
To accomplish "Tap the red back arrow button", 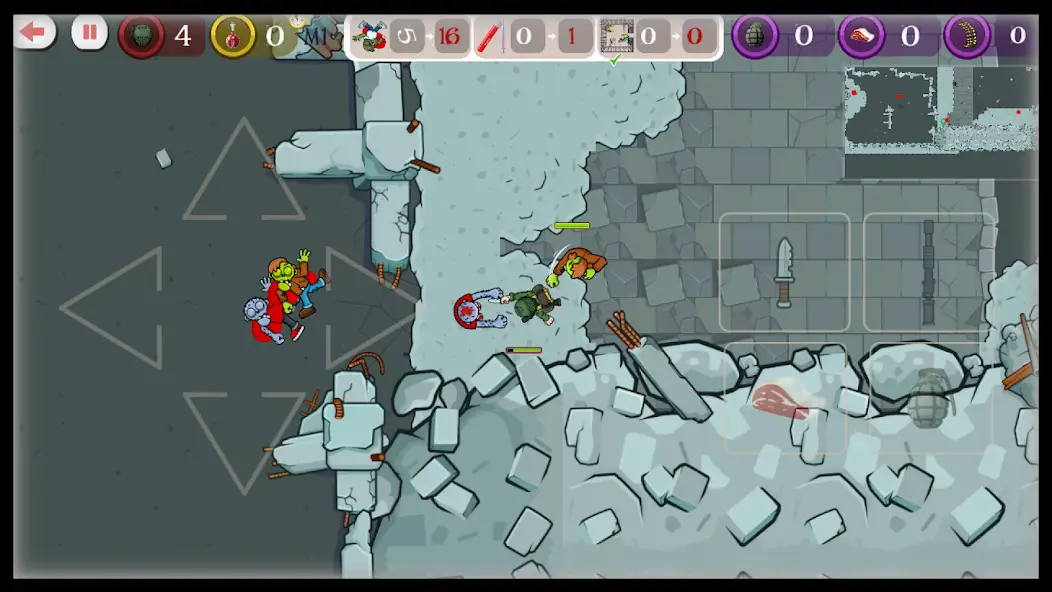I will click(34, 33).
